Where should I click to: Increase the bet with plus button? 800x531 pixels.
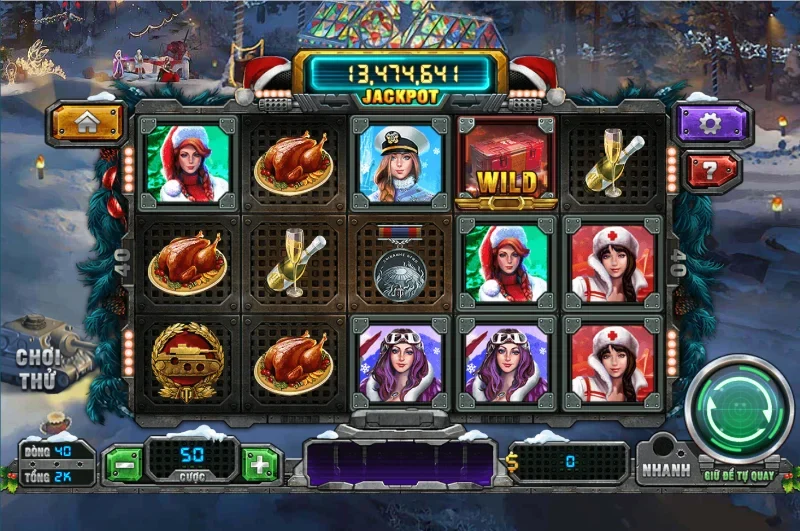coord(261,464)
